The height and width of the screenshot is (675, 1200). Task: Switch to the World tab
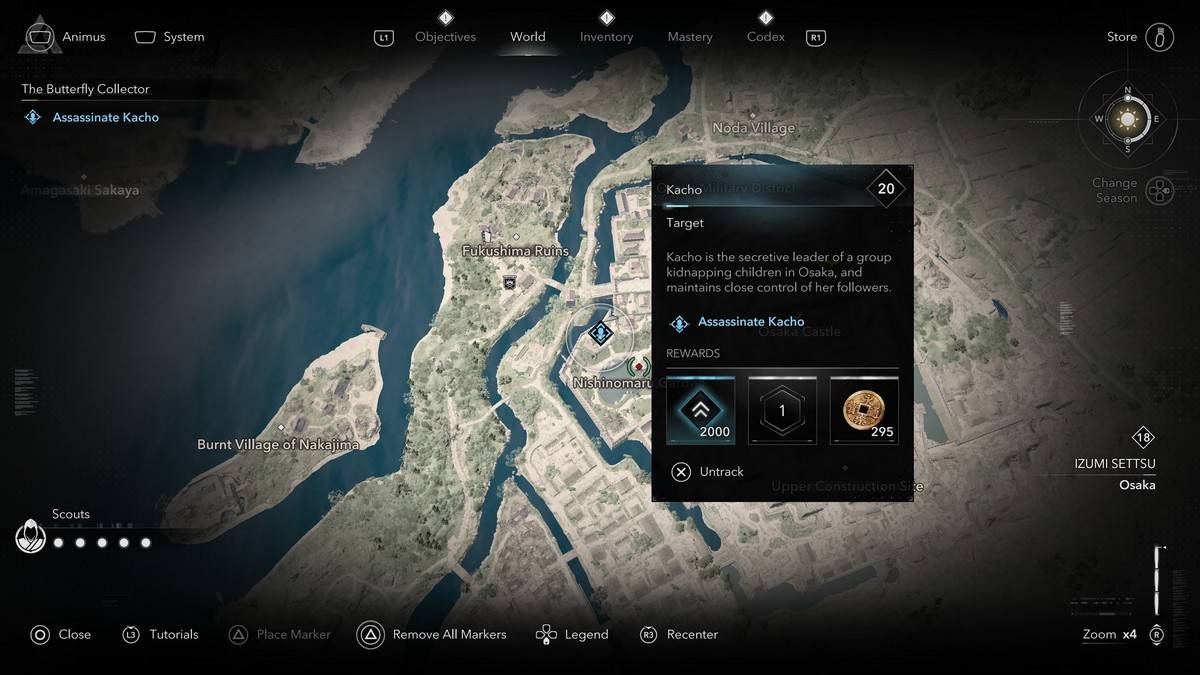[528, 37]
